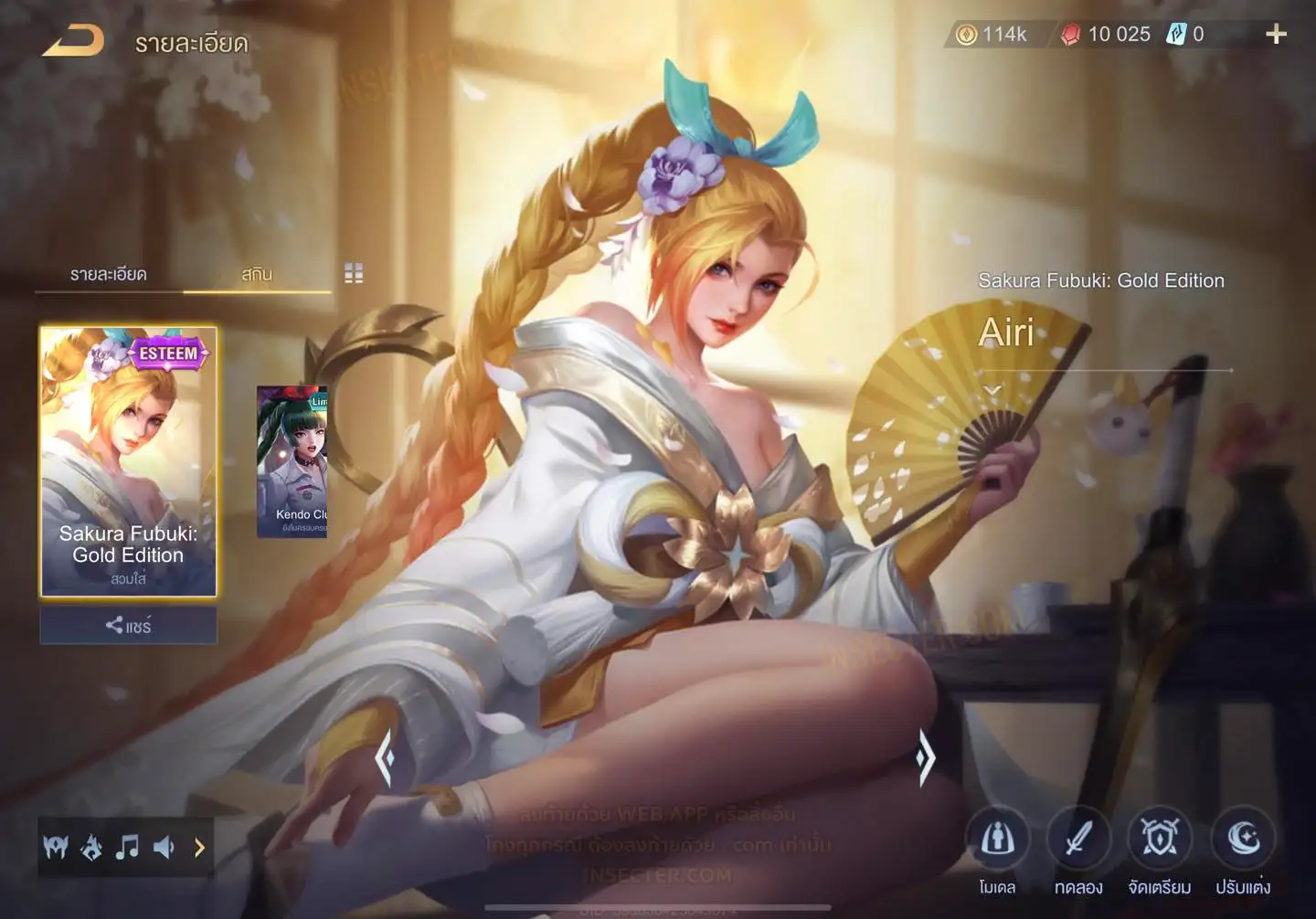Show the previous skin with left arrow

coord(385,757)
